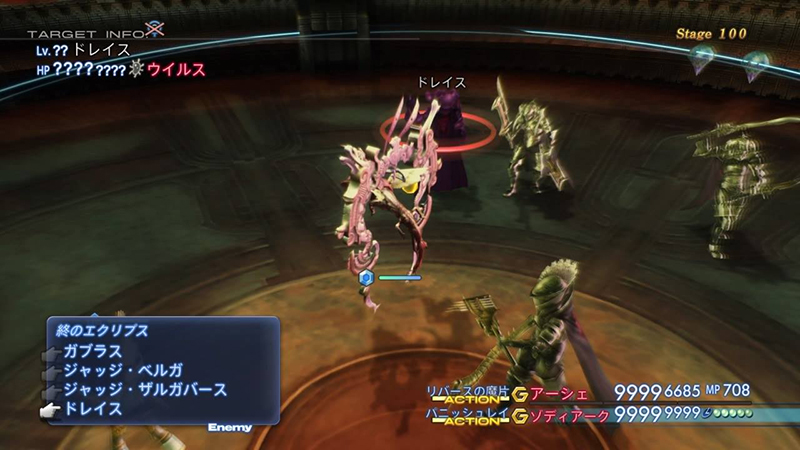The height and width of the screenshot is (450, 800).
Task: Choose ジャッジ・ベルガ from the target list
Action: click(x=122, y=371)
